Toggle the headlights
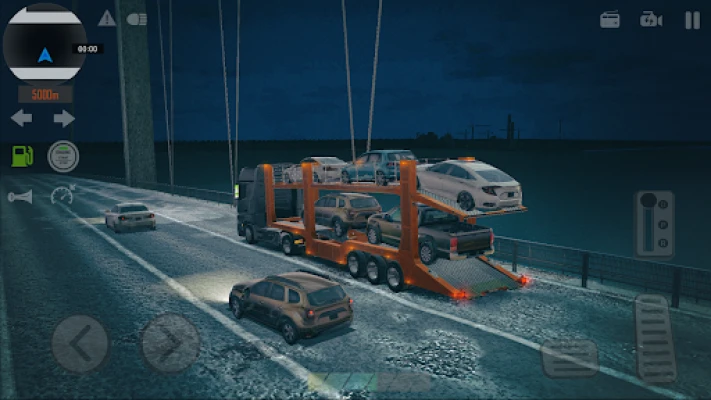 pyautogui.click(x=137, y=18)
